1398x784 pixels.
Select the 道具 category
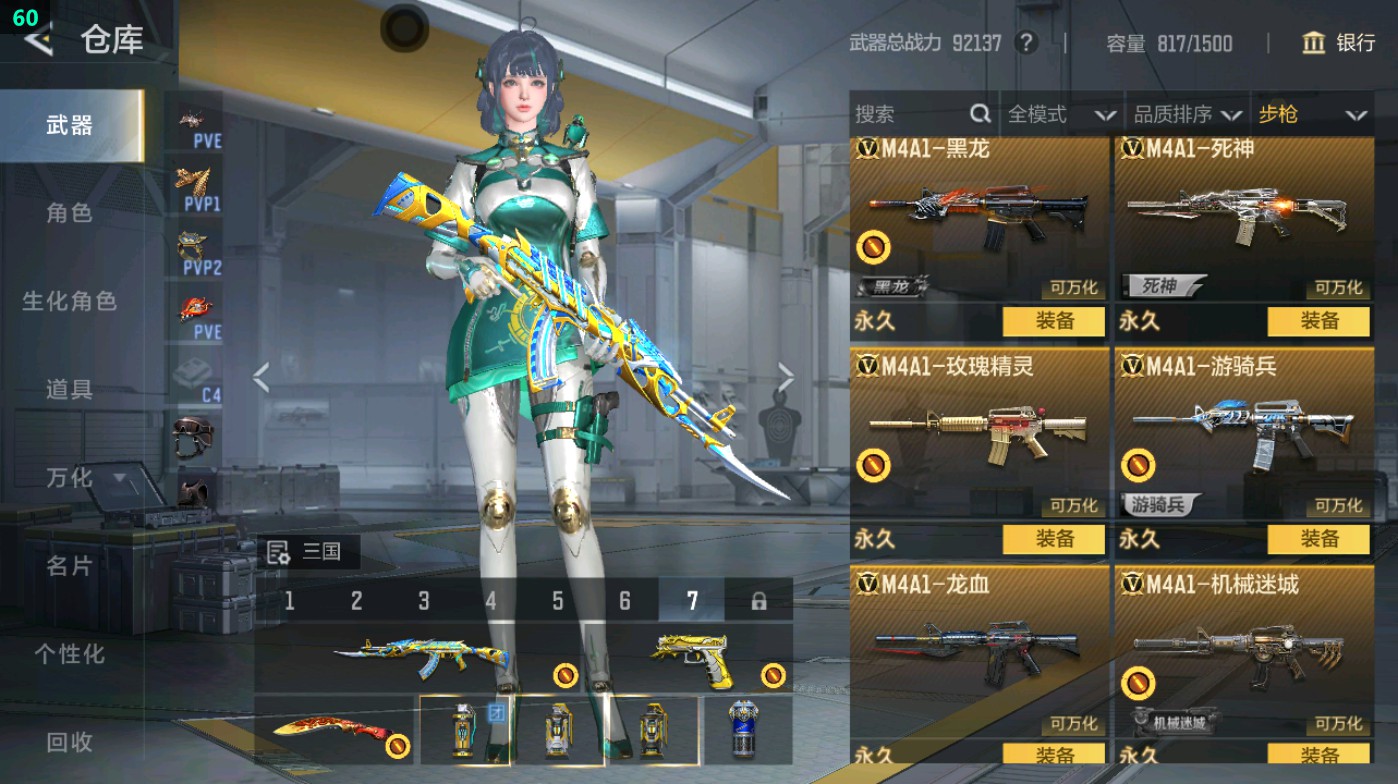[69, 389]
